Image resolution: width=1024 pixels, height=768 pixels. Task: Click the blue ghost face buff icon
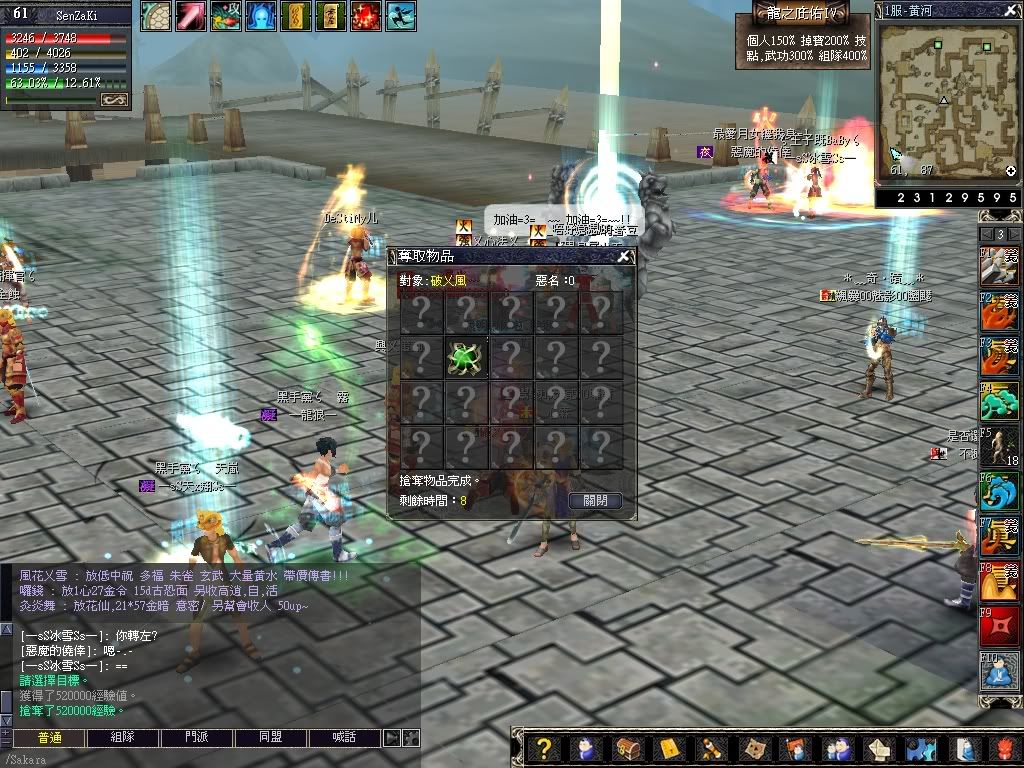pyautogui.click(x=260, y=16)
